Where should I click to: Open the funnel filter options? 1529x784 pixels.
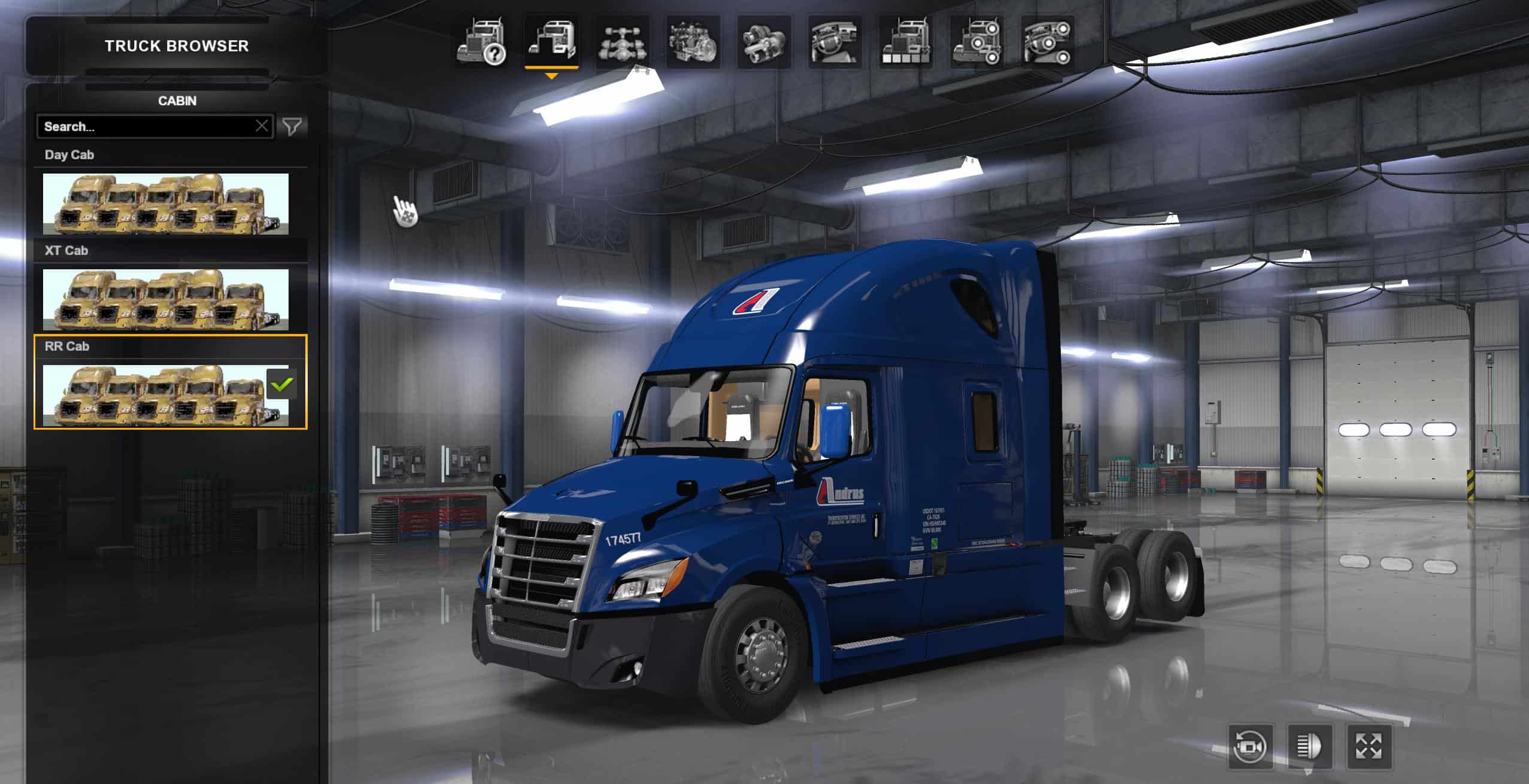pos(292,126)
